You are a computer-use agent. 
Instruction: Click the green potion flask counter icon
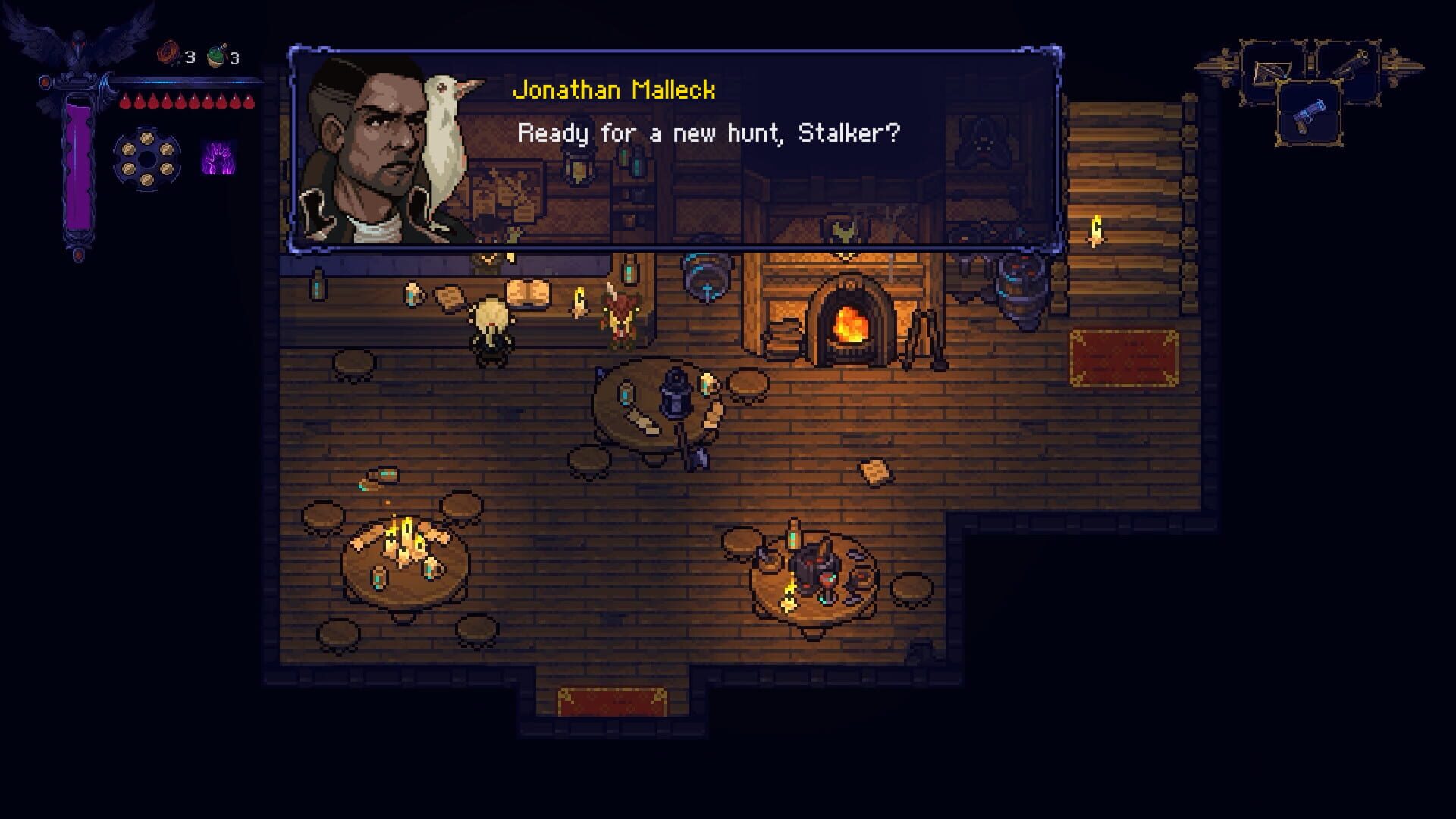point(216,55)
